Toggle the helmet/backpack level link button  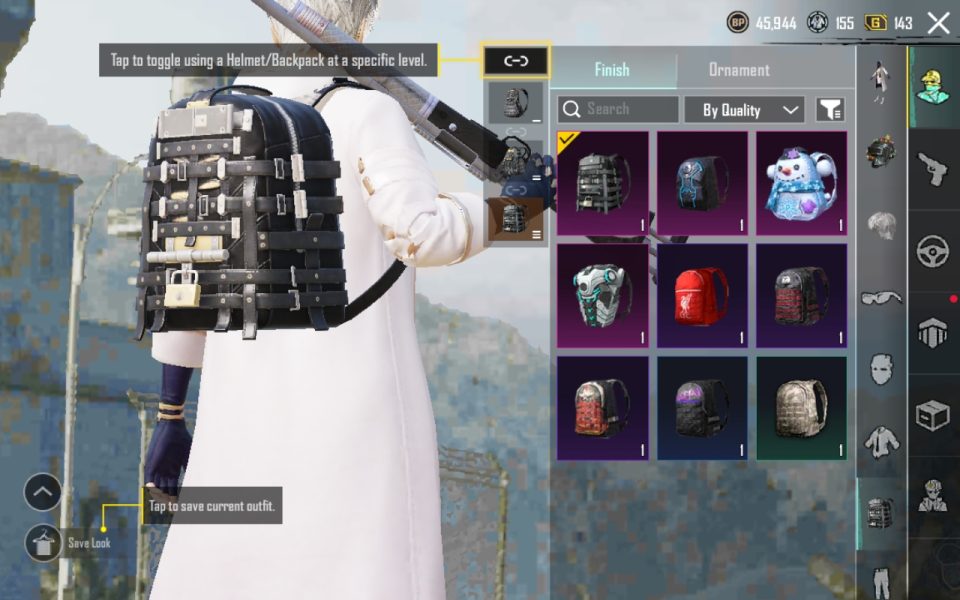coord(515,61)
